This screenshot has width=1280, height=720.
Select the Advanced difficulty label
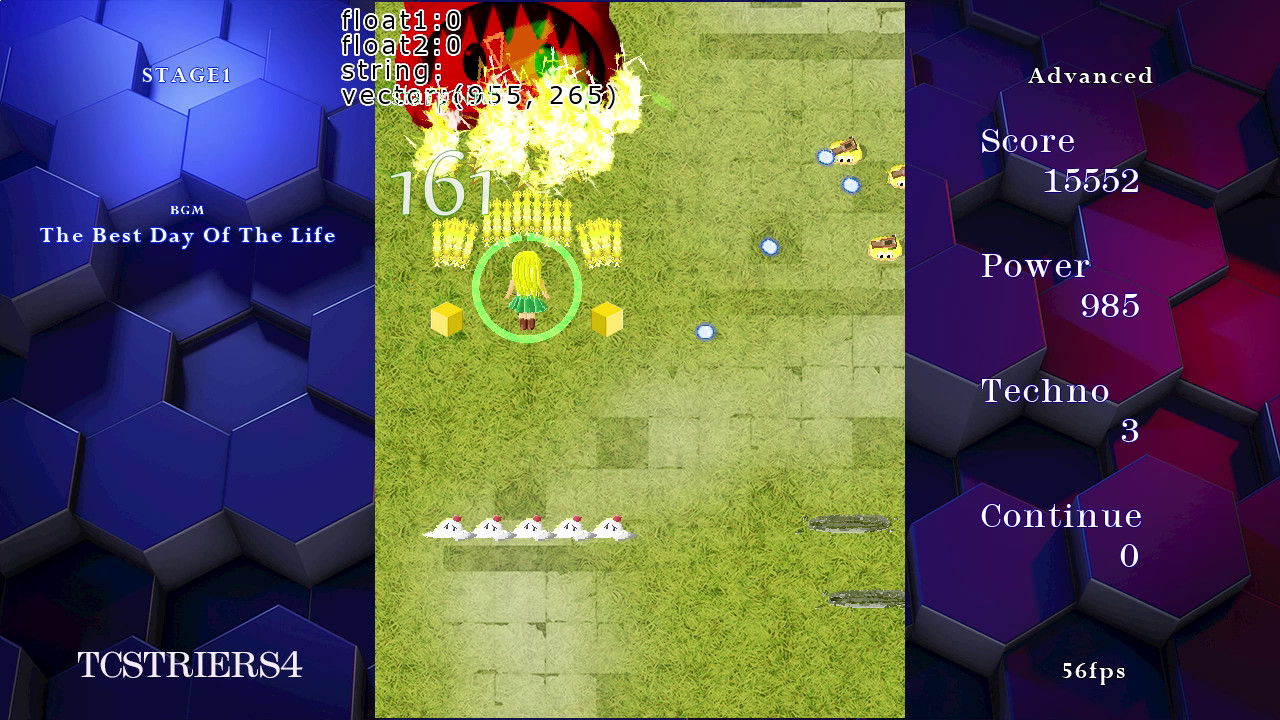pos(1090,75)
